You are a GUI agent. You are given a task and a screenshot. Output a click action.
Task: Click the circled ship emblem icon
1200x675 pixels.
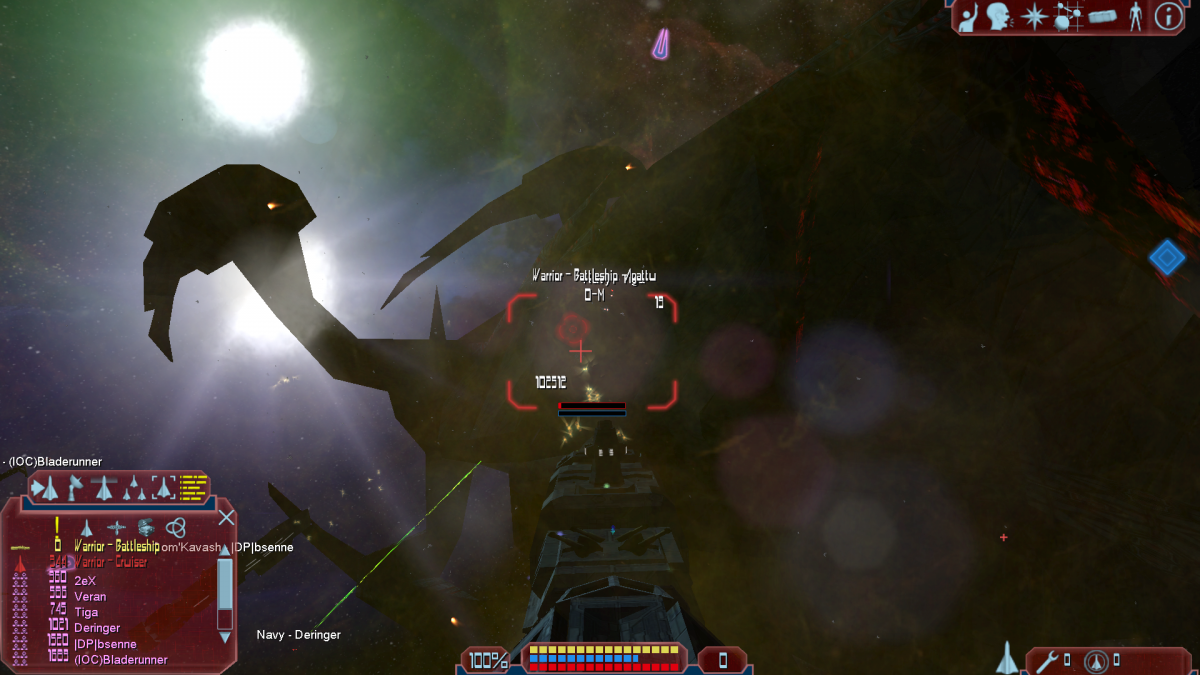tap(1096, 660)
